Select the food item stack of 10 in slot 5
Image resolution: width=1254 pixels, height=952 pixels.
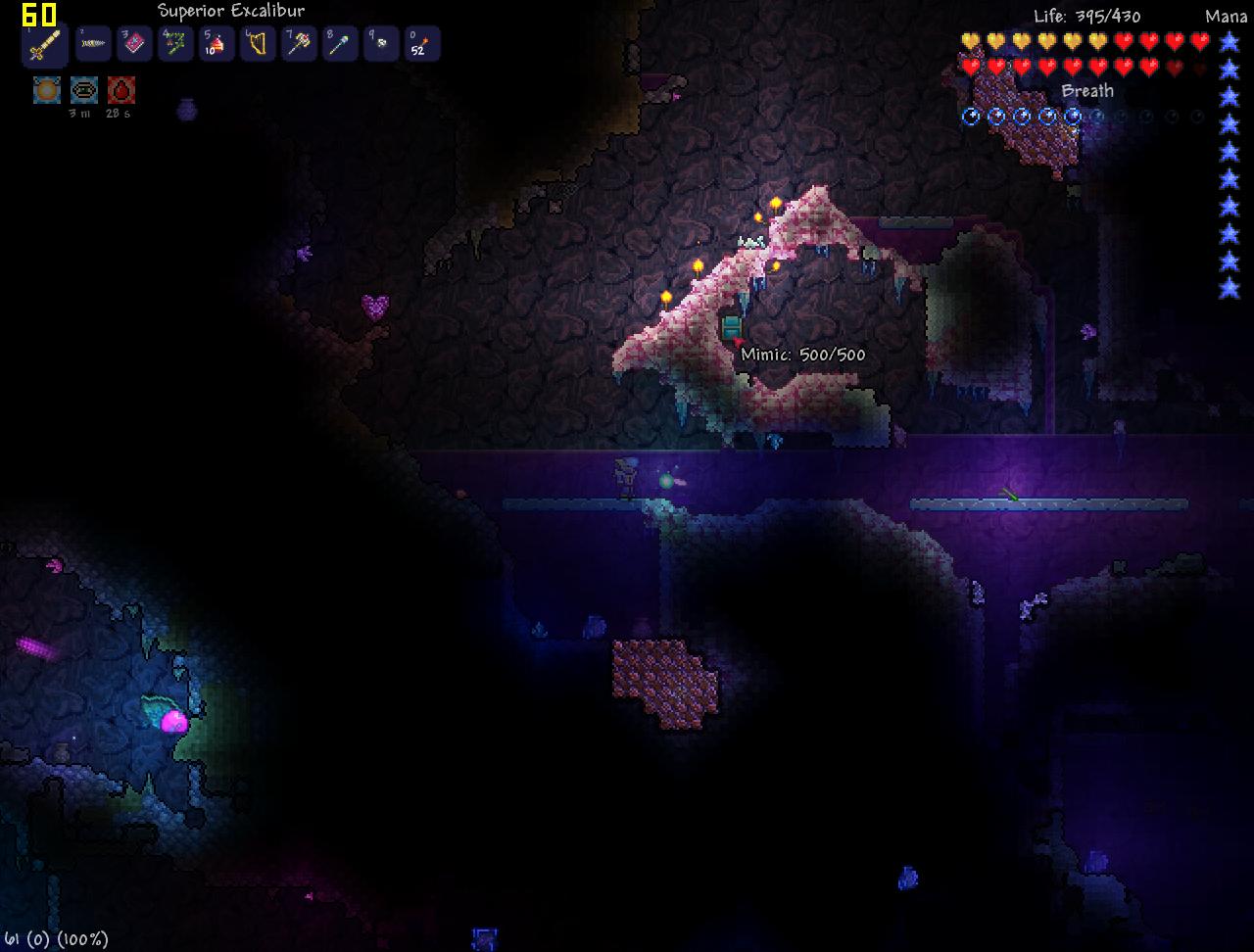(x=217, y=43)
